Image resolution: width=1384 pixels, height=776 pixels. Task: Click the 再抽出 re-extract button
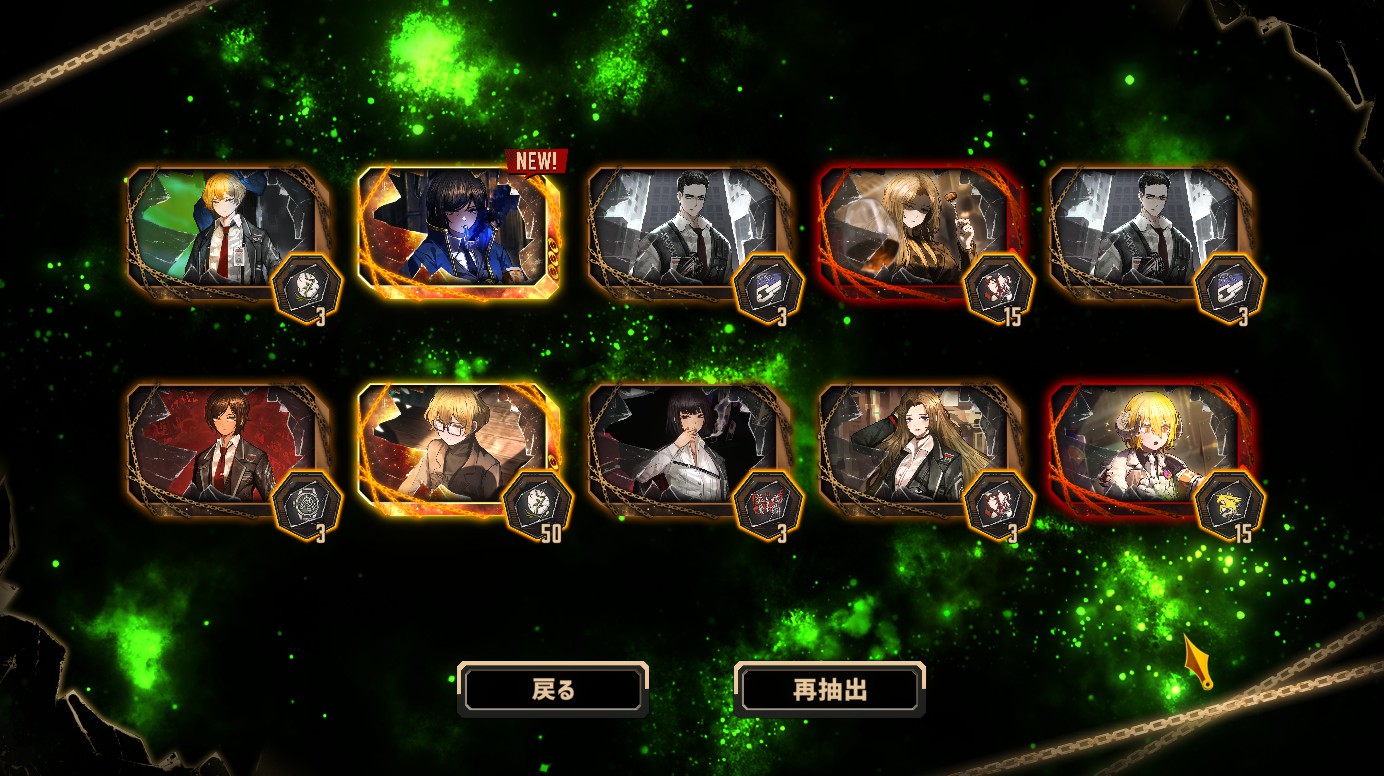click(x=829, y=690)
